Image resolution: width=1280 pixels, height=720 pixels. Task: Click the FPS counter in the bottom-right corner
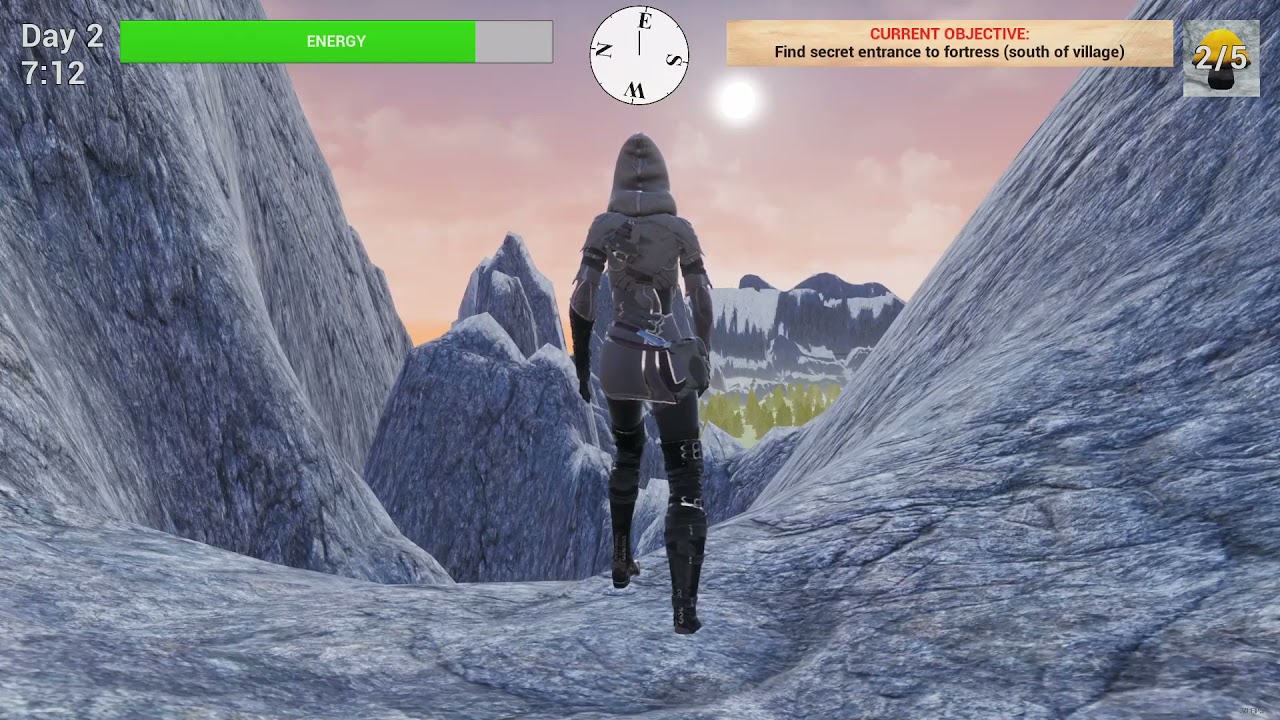pos(1250,710)
